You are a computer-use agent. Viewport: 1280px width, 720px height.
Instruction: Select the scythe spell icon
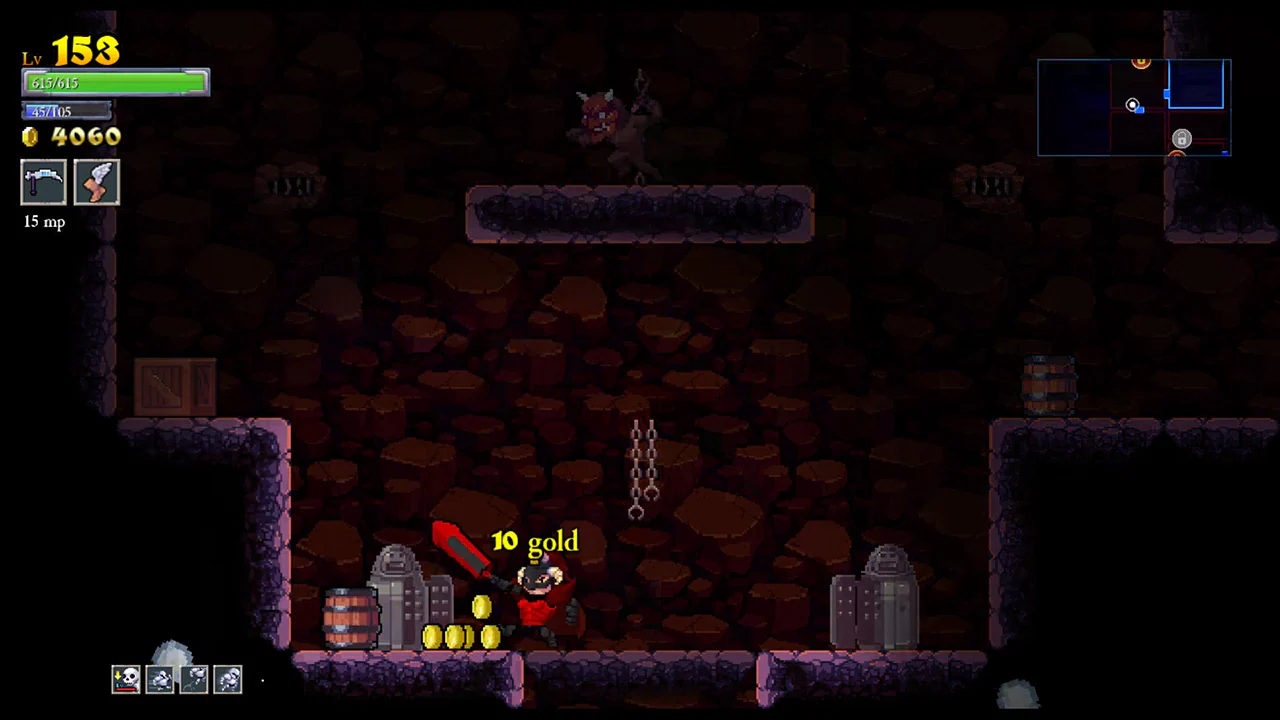(x=43, y=183)
